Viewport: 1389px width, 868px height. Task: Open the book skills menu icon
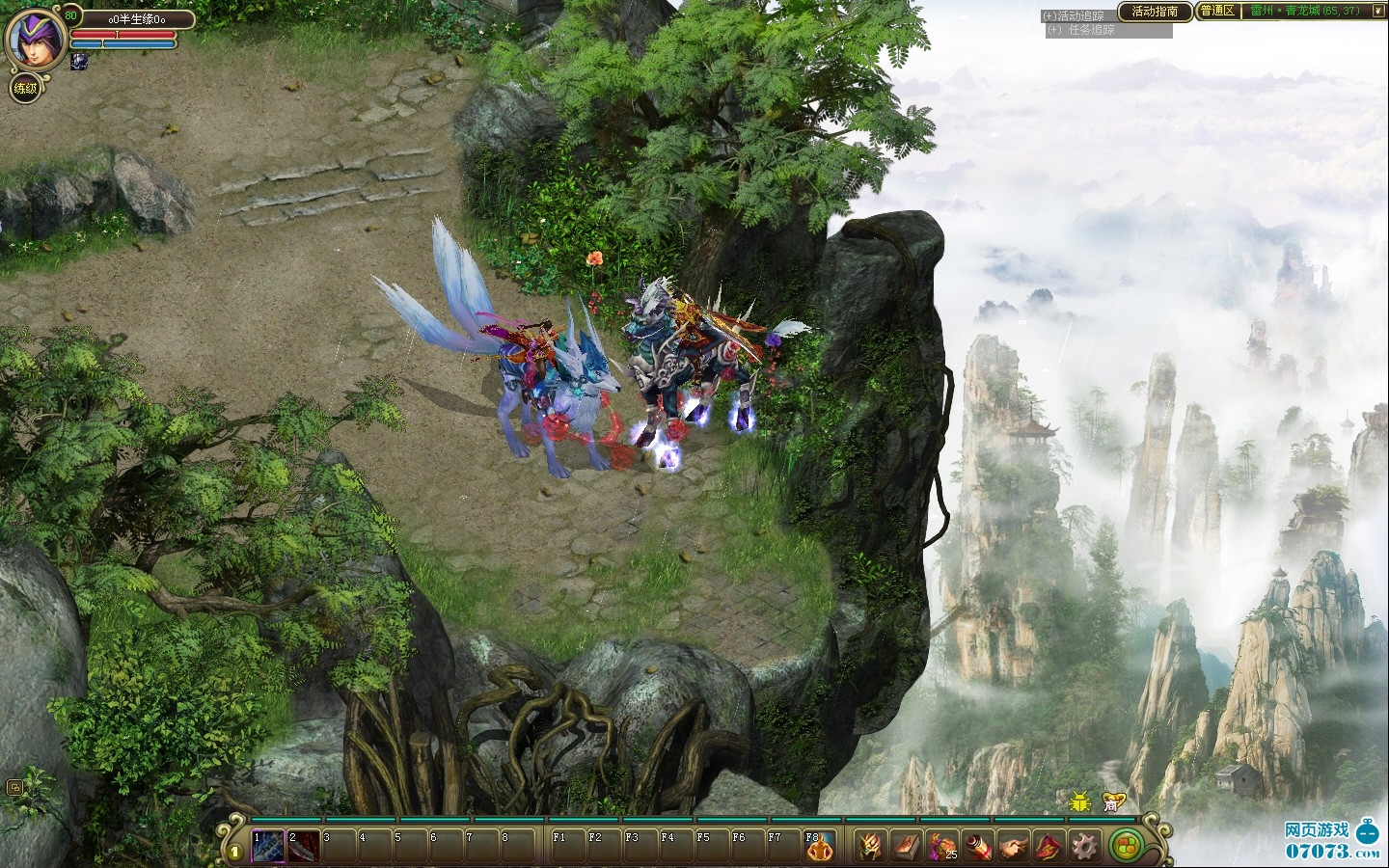click(x=907, y=846)
